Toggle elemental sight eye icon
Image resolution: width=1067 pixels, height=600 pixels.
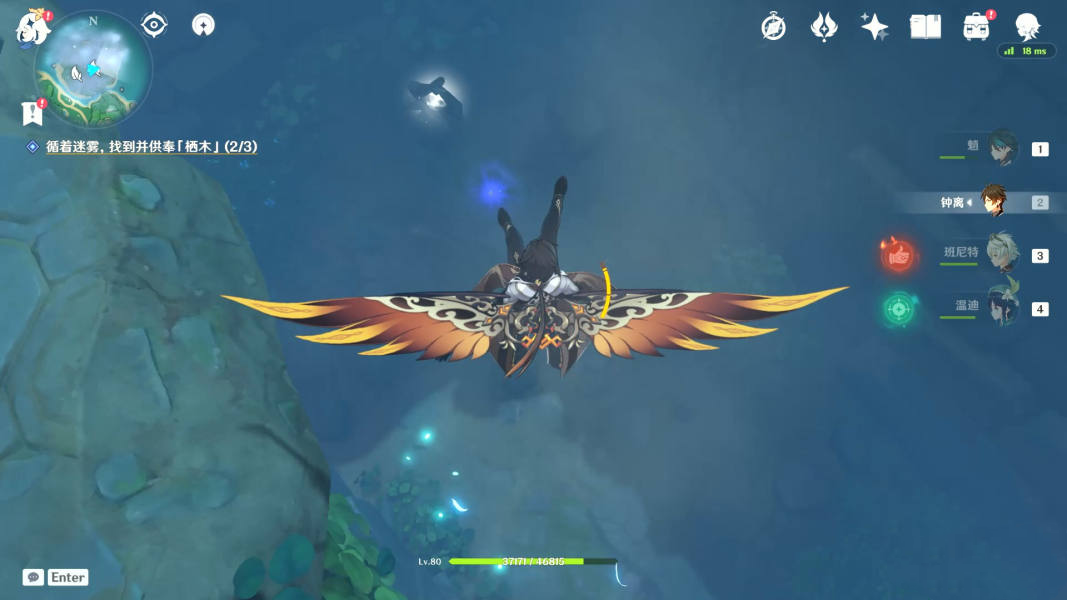[154, 25]
